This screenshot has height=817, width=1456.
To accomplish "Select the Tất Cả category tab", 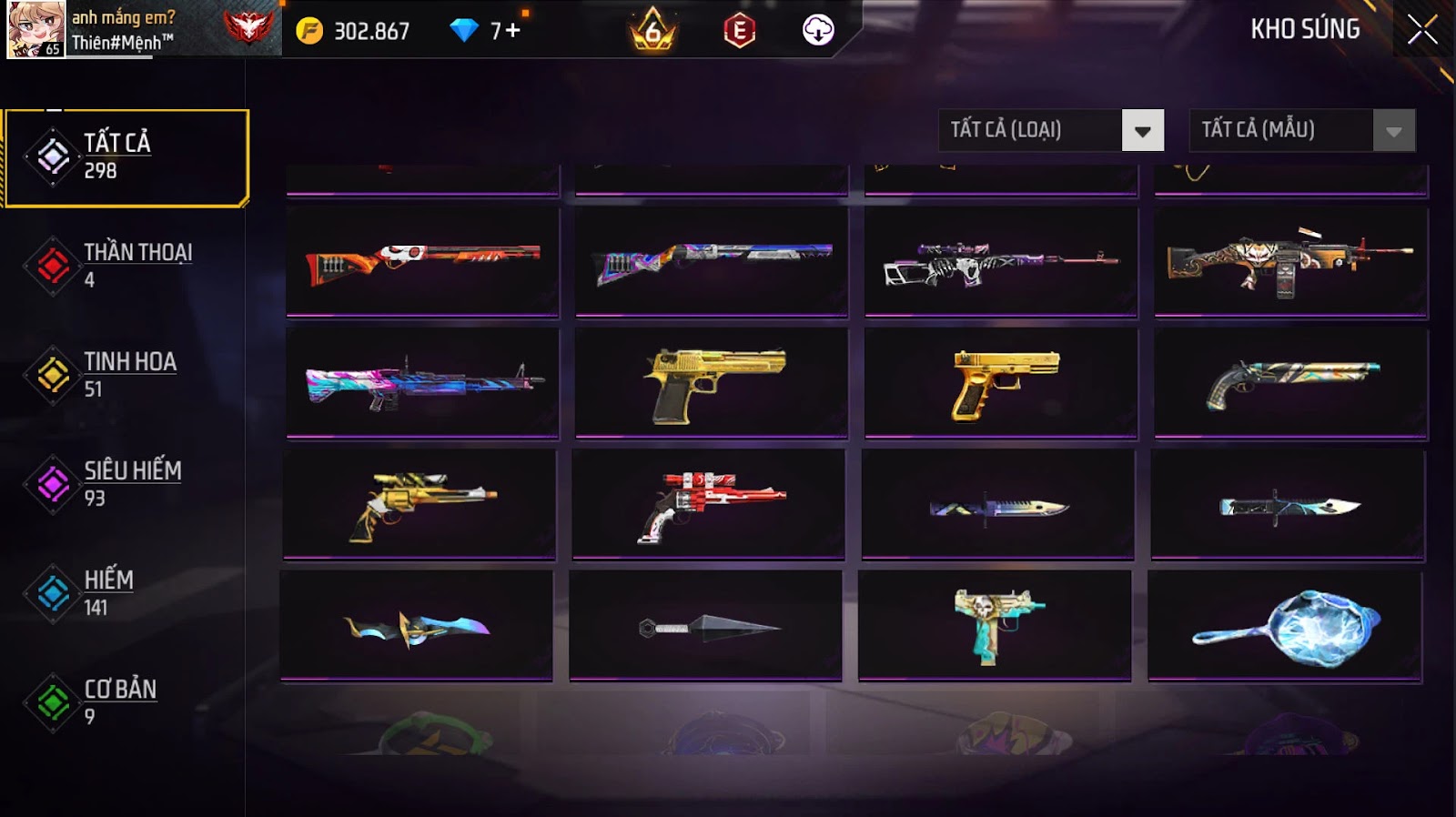I will tap(126, 157).
